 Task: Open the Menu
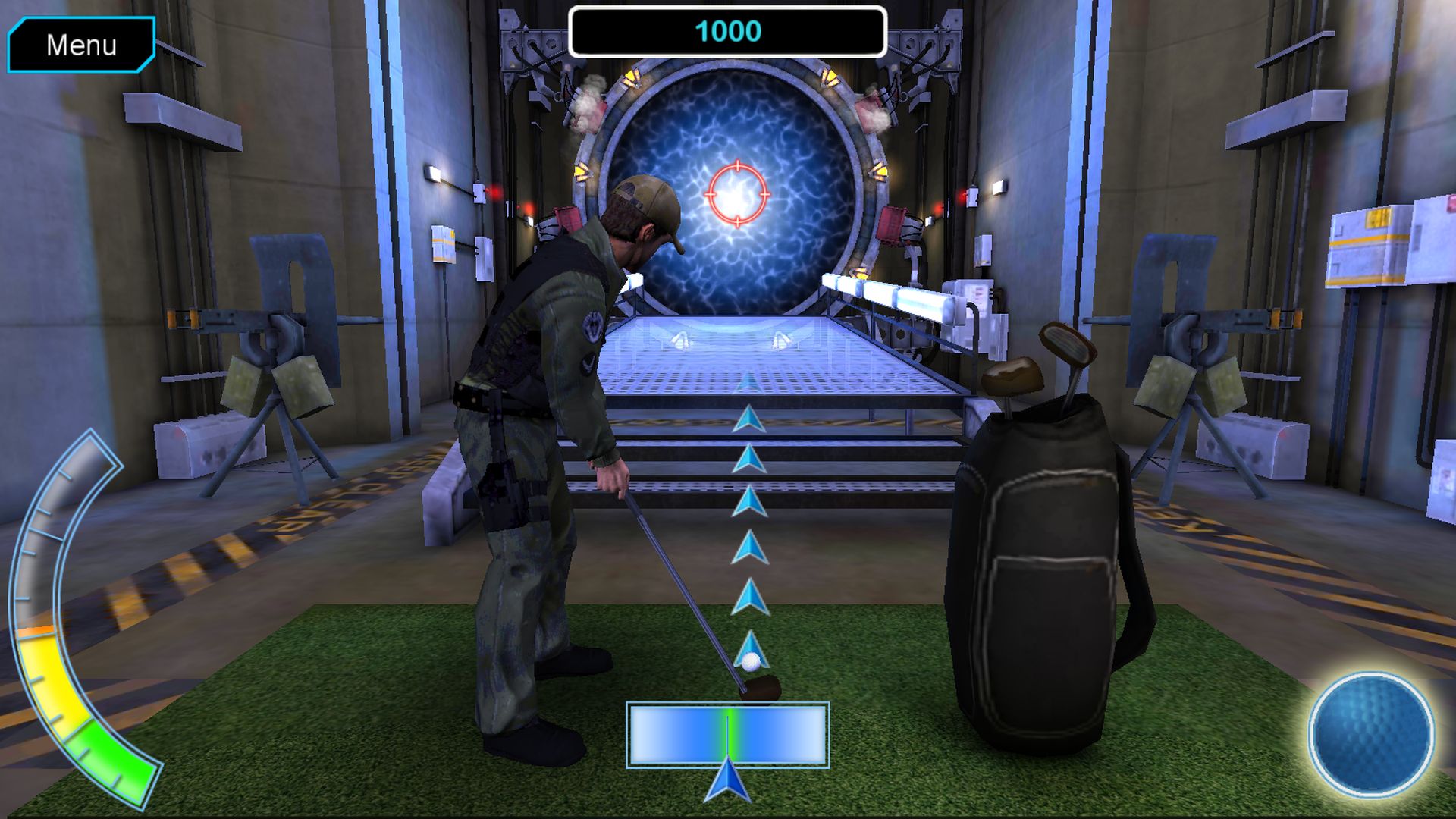coord(80,45)
